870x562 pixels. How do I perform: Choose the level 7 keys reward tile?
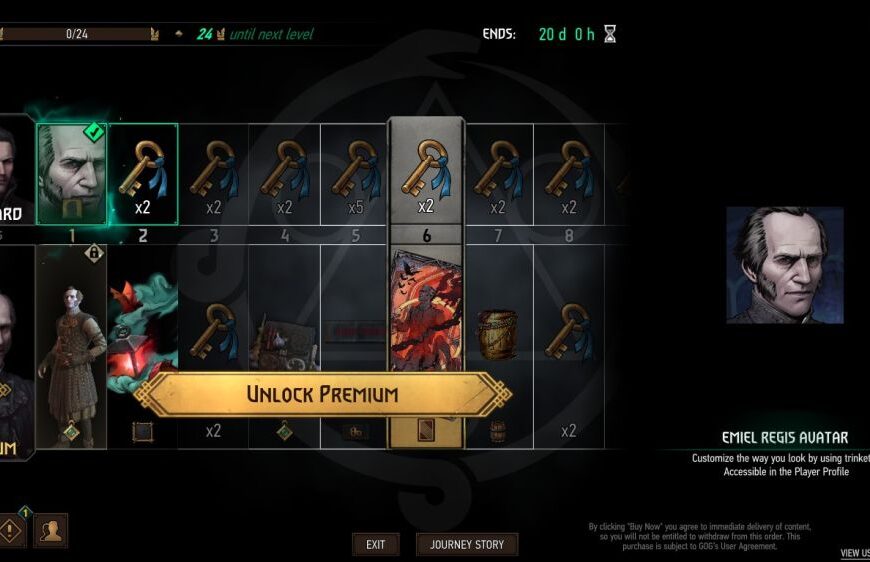(497, 172)
